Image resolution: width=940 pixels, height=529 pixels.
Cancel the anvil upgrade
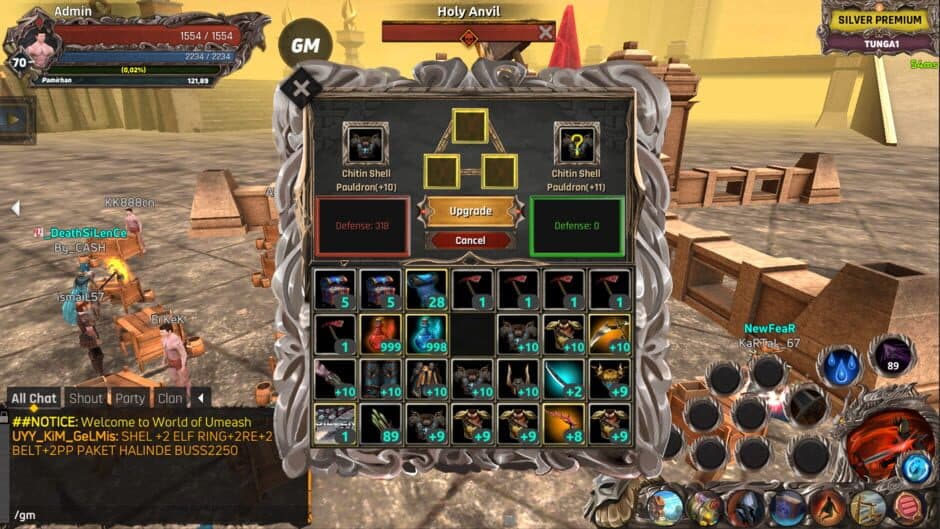point(470,240)
